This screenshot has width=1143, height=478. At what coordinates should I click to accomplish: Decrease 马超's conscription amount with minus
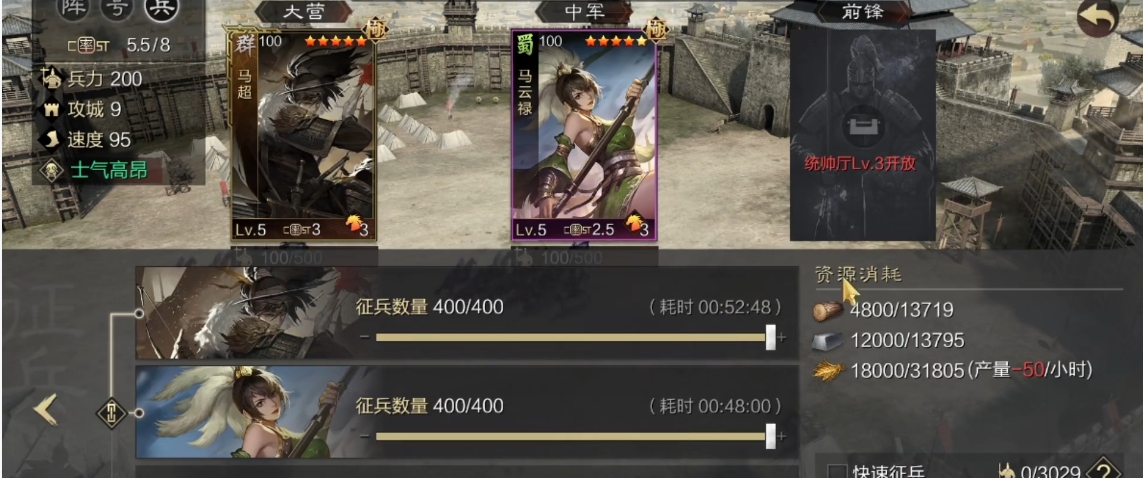(365, 338)
